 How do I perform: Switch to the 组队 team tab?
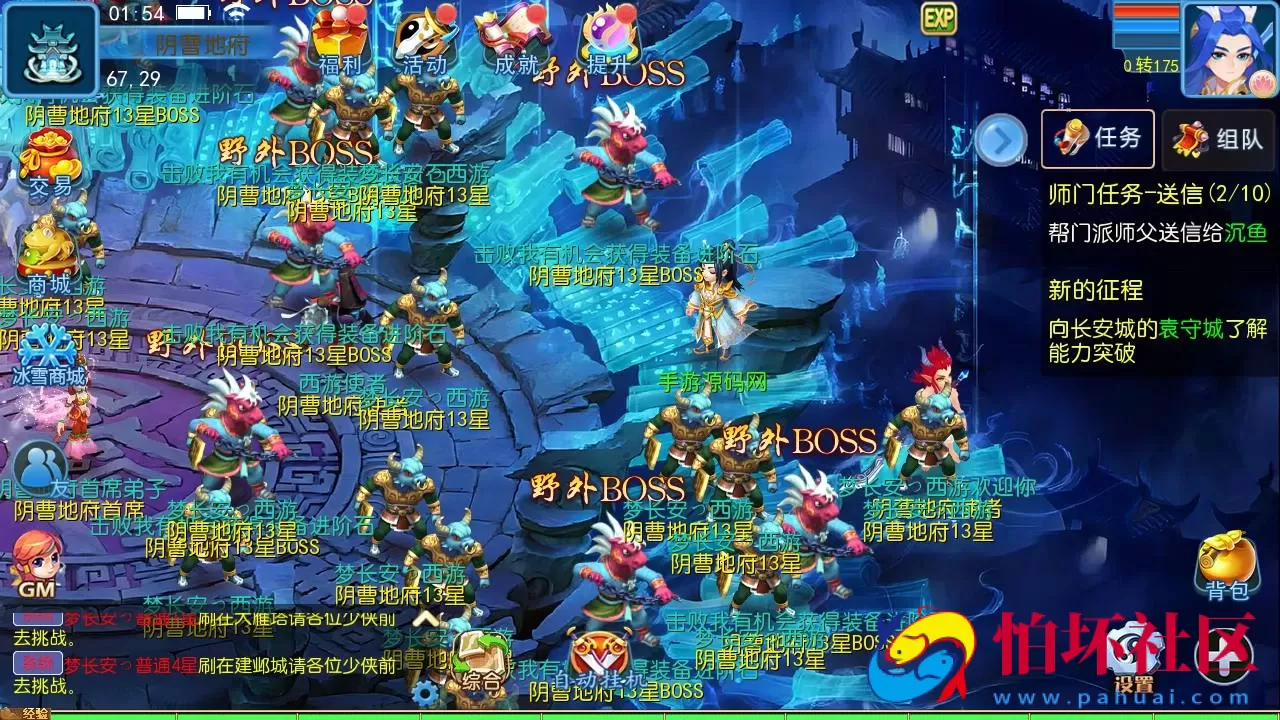[1218, 139]
